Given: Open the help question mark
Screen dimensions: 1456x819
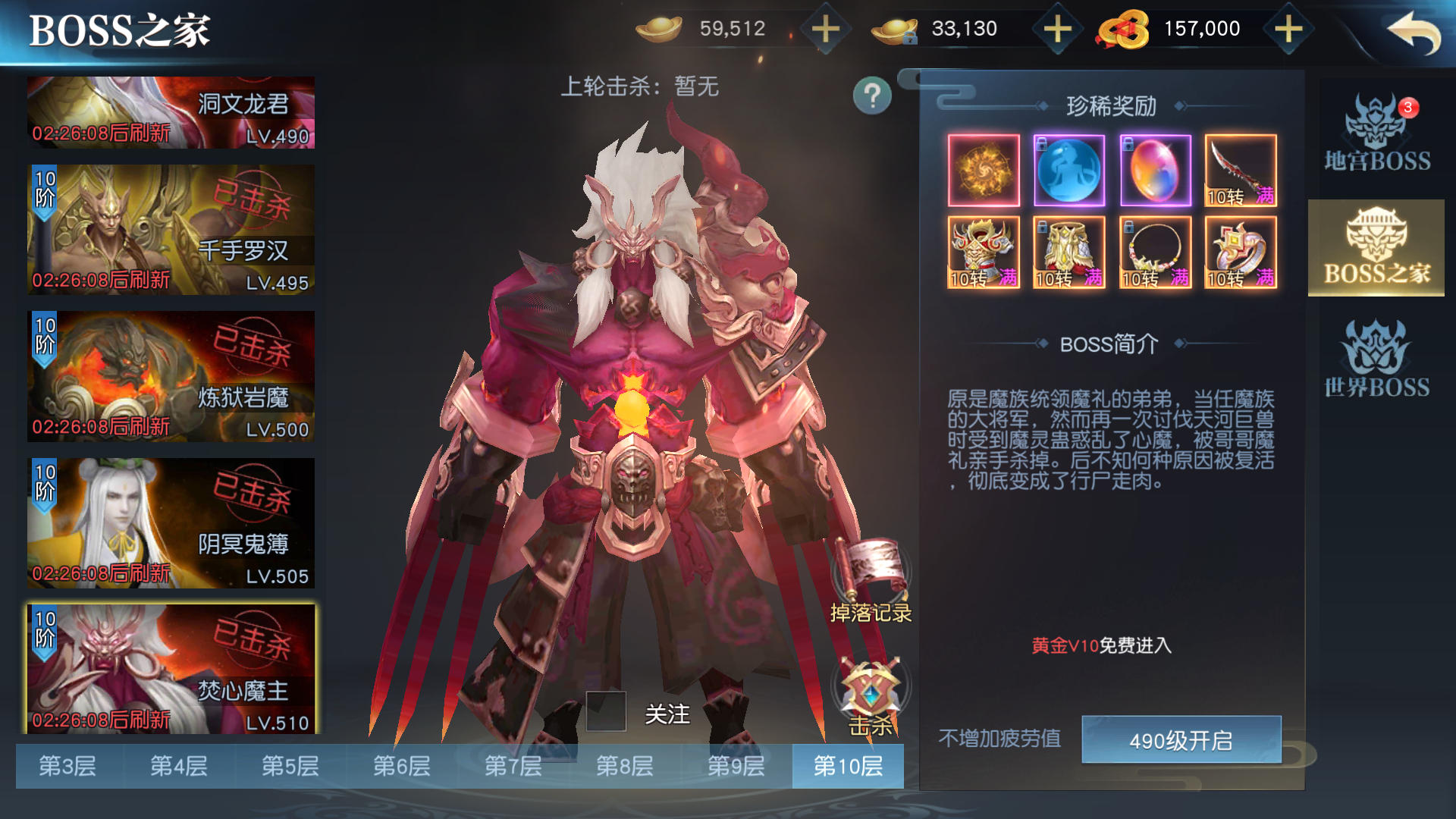Looking at the screenshot, I should tap(872, 96).
